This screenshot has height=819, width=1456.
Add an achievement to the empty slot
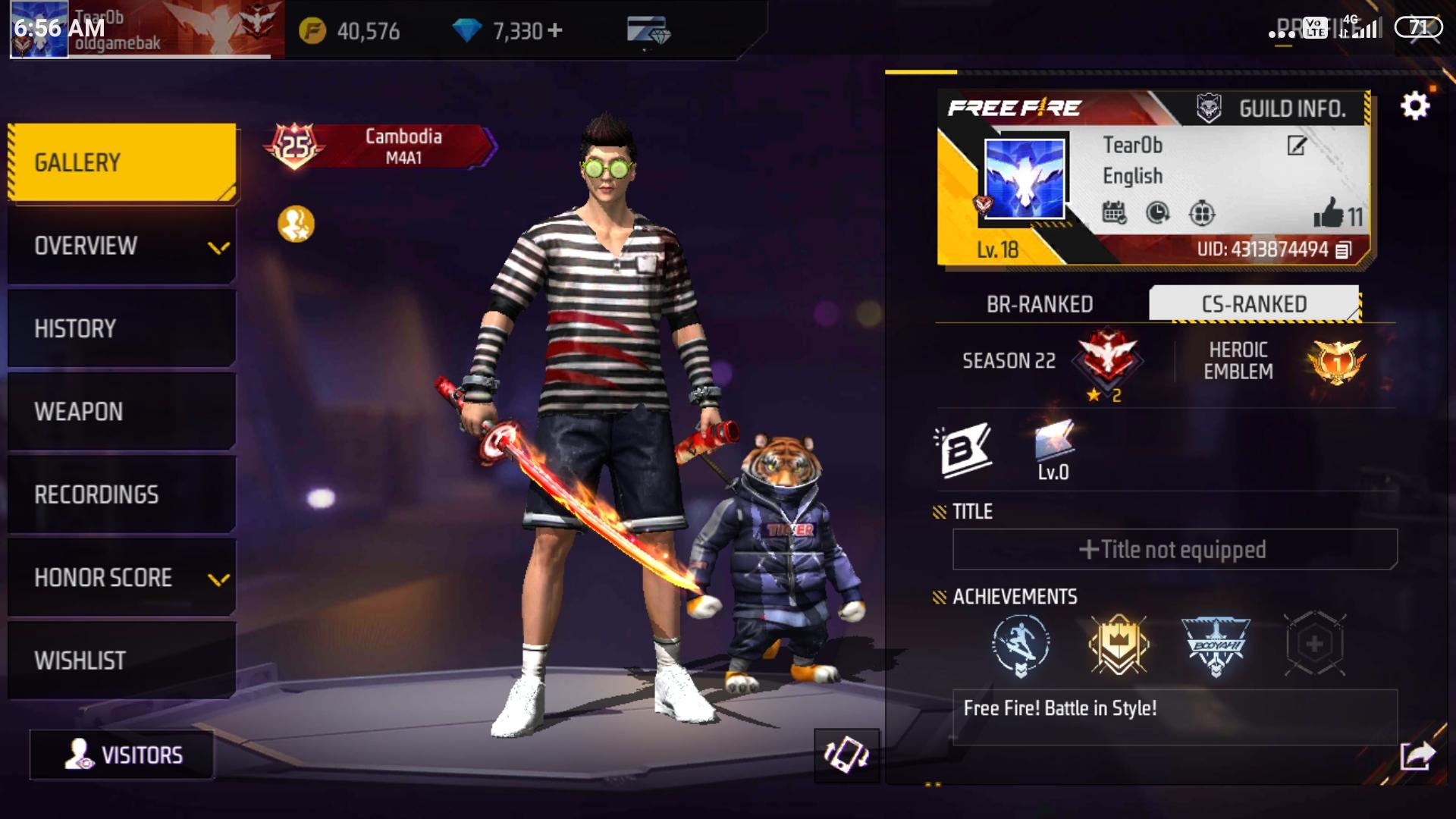click(x=1314, y=645)
